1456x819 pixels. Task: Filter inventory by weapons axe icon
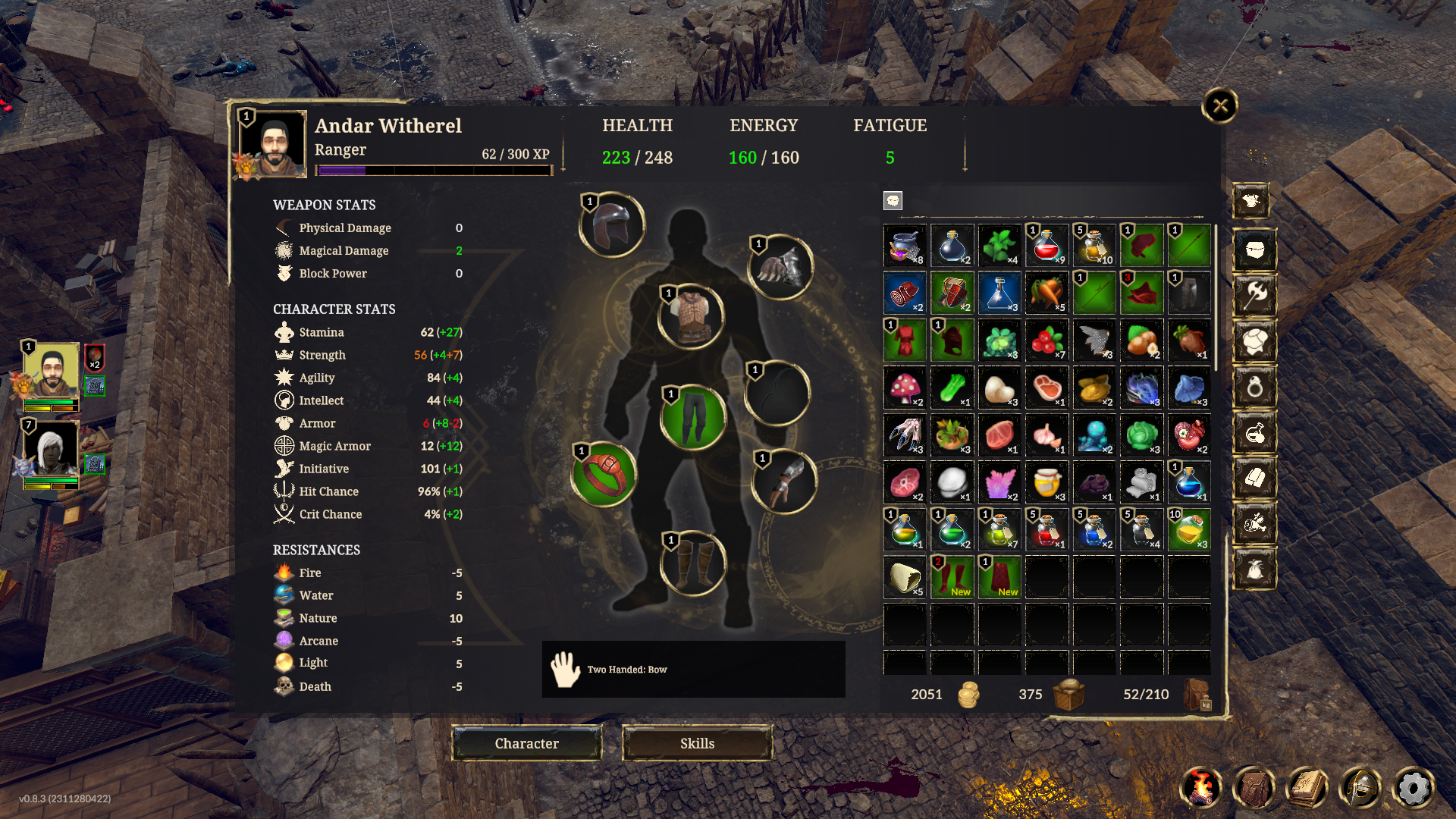click(1254, 295)
